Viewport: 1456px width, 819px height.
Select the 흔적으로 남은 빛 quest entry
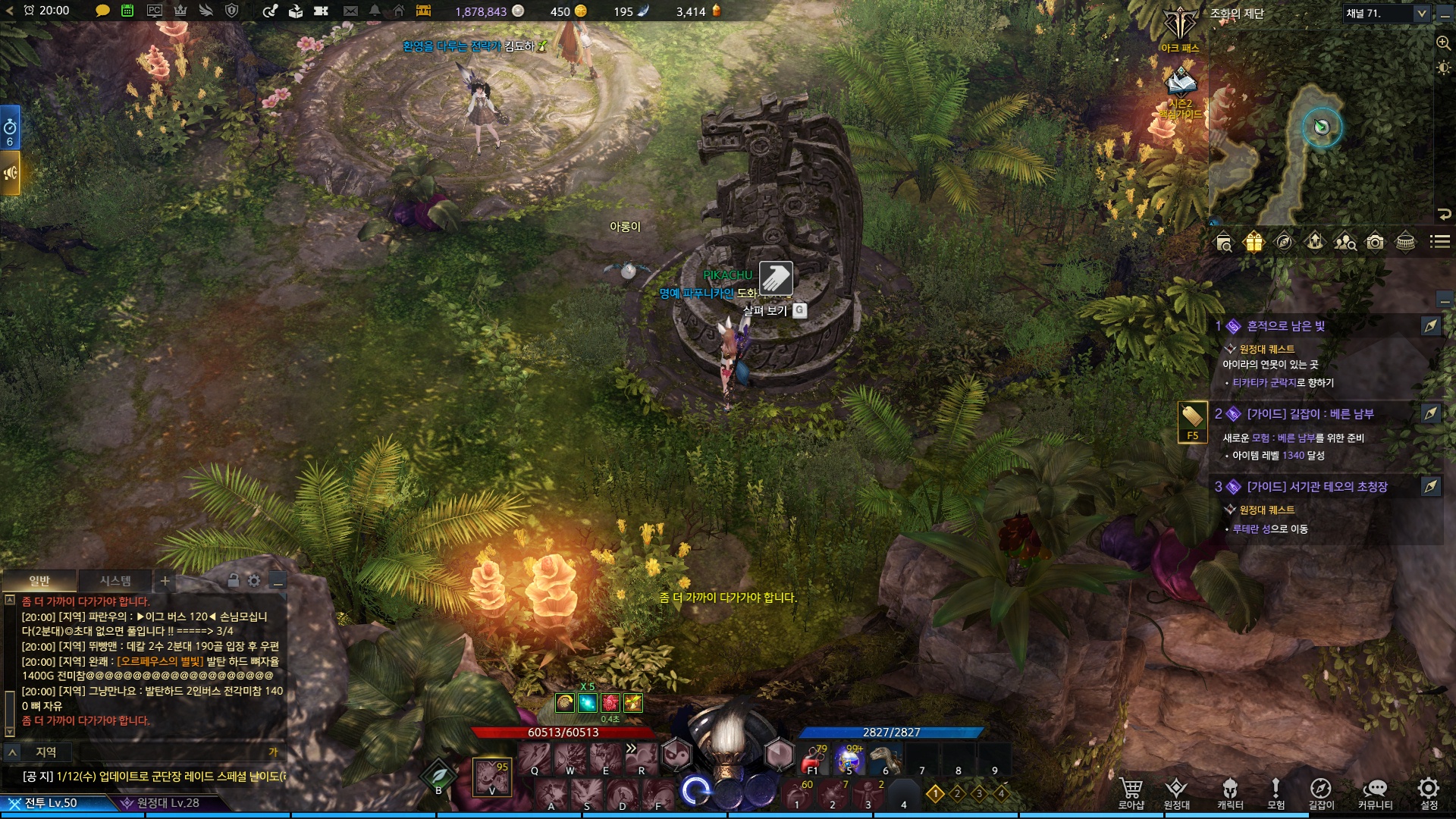pos(1285,326)
